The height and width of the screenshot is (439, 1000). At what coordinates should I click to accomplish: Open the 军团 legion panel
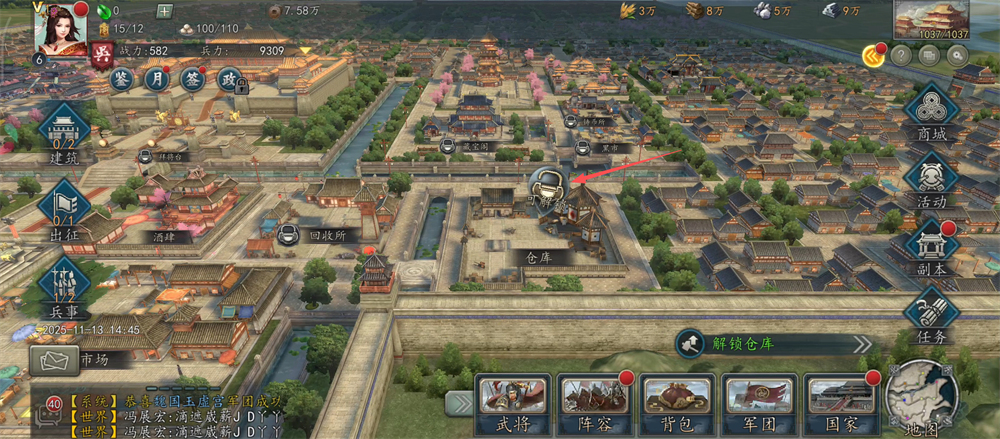point(759,403)
